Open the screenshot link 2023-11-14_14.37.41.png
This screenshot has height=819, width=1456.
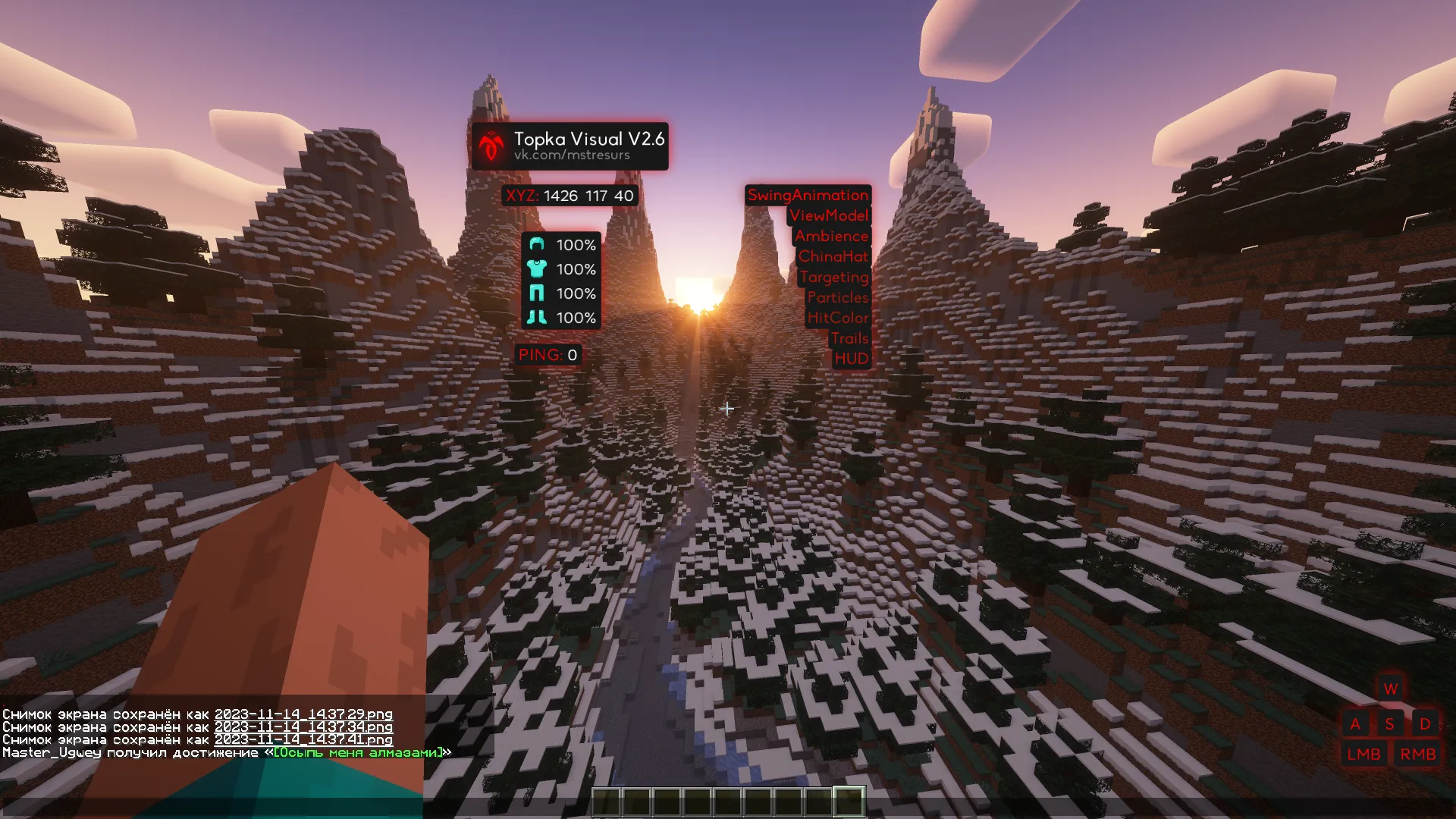point(303,740)
